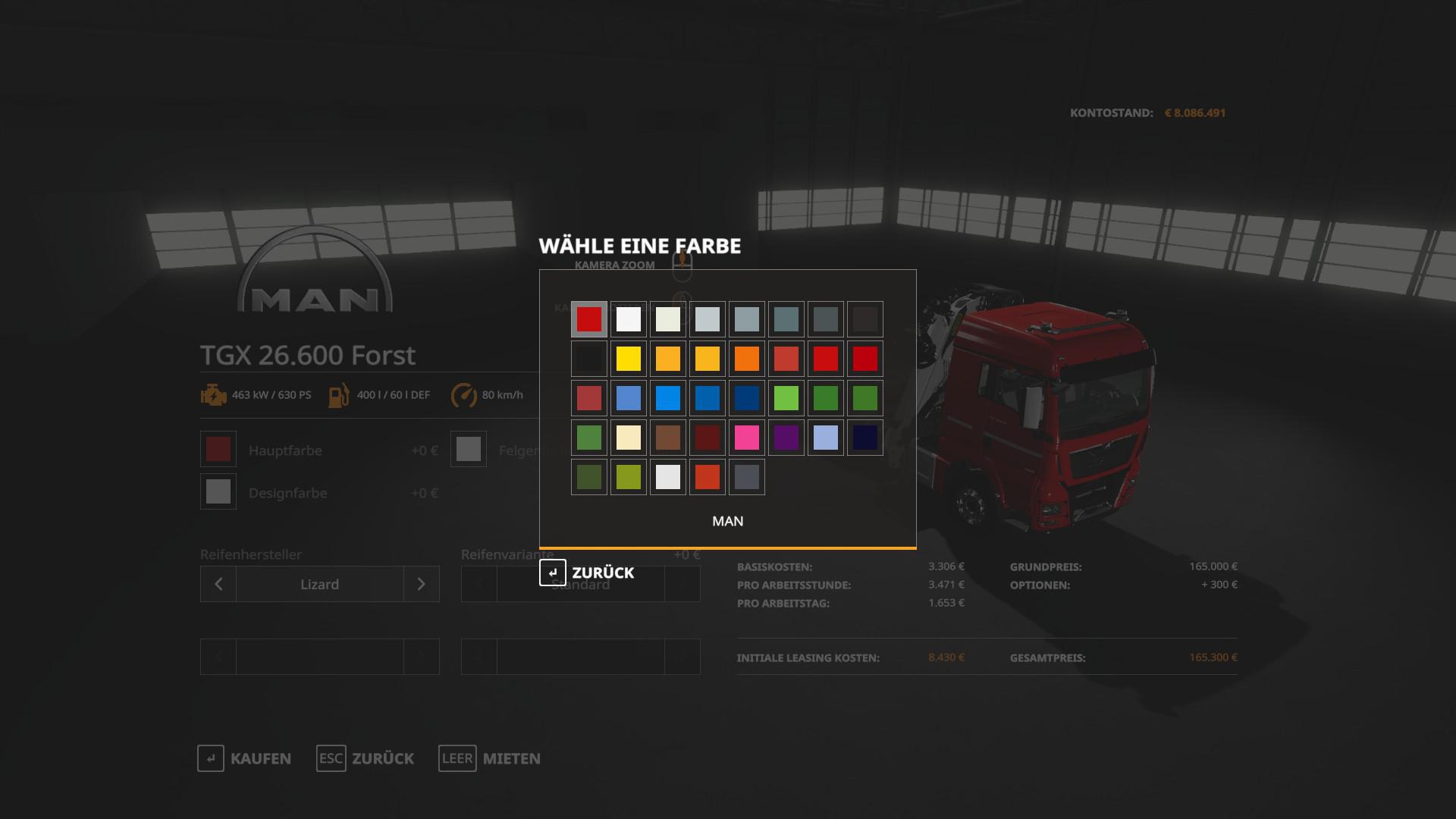Choose the light lime green swatch
The image size is (1456, 819).
coord(786,398)
